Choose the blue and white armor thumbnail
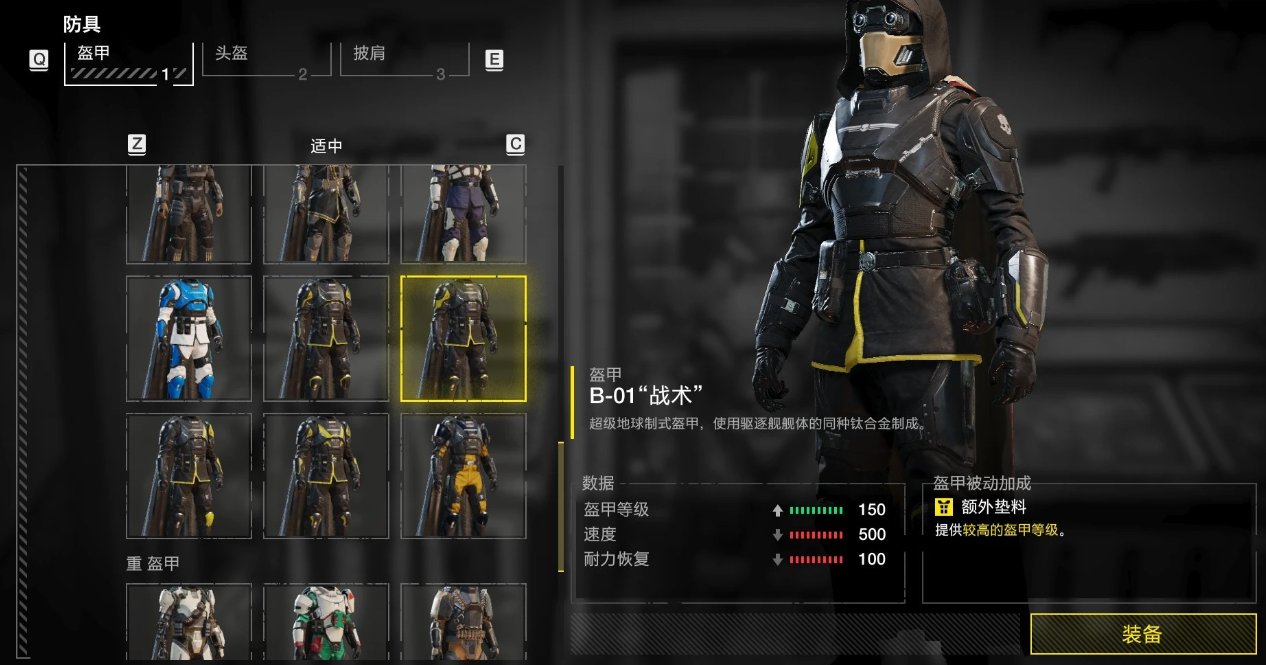This screenshot has height=665, width=1266. [x=189, y=339]
